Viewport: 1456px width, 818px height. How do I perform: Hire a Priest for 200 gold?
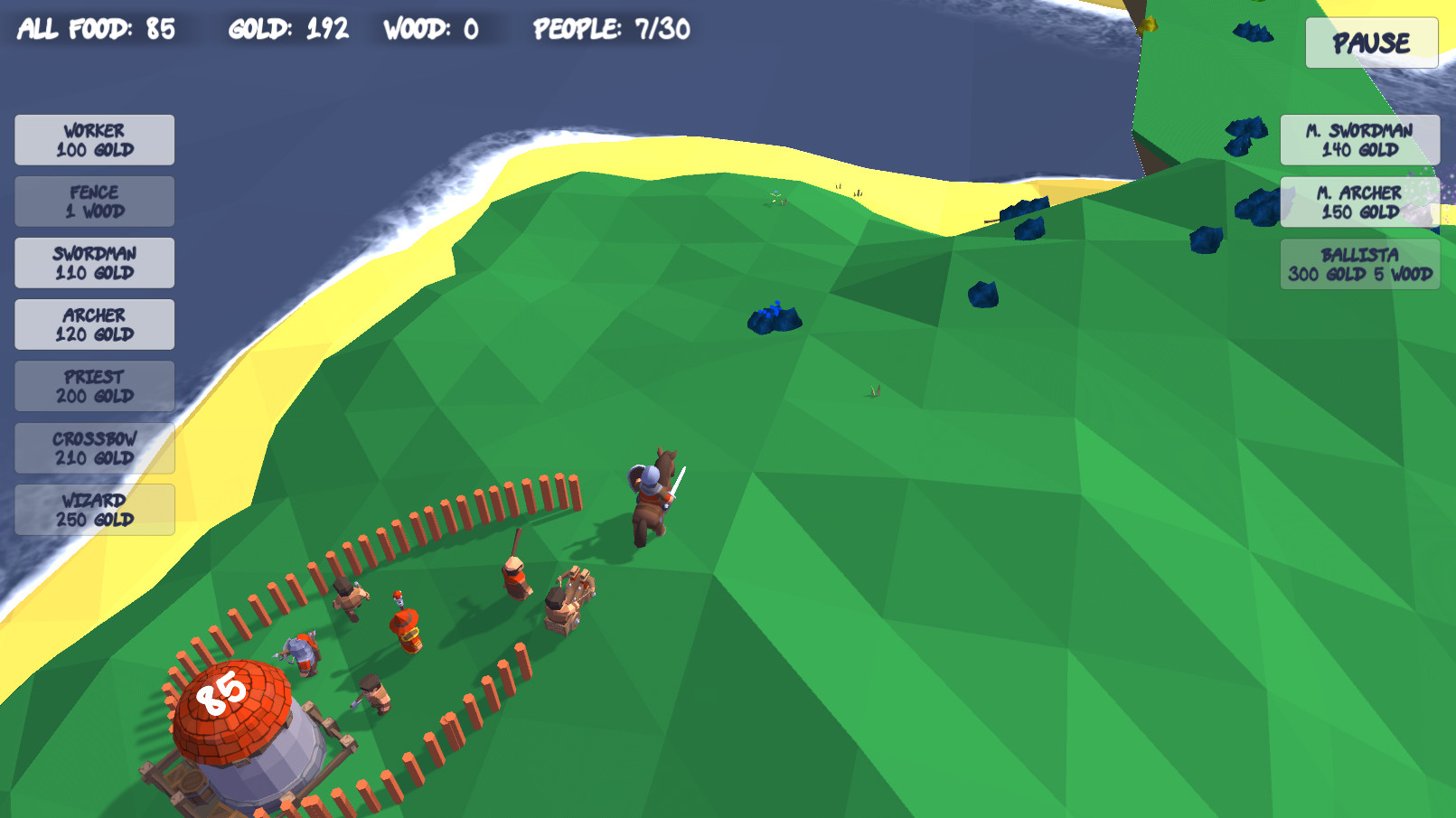pos(93,385)
